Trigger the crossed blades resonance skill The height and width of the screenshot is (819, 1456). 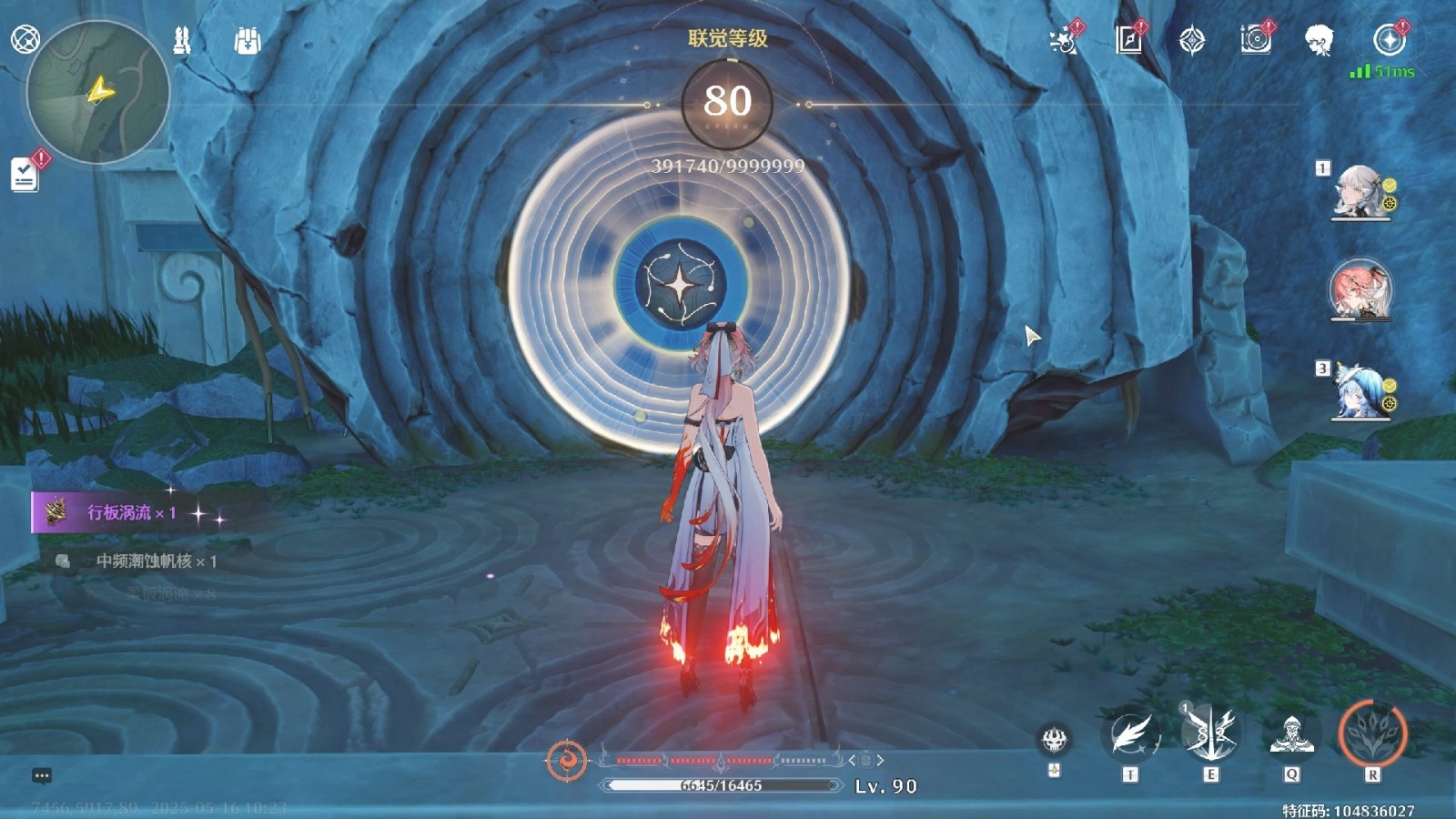click(1209, 733)
